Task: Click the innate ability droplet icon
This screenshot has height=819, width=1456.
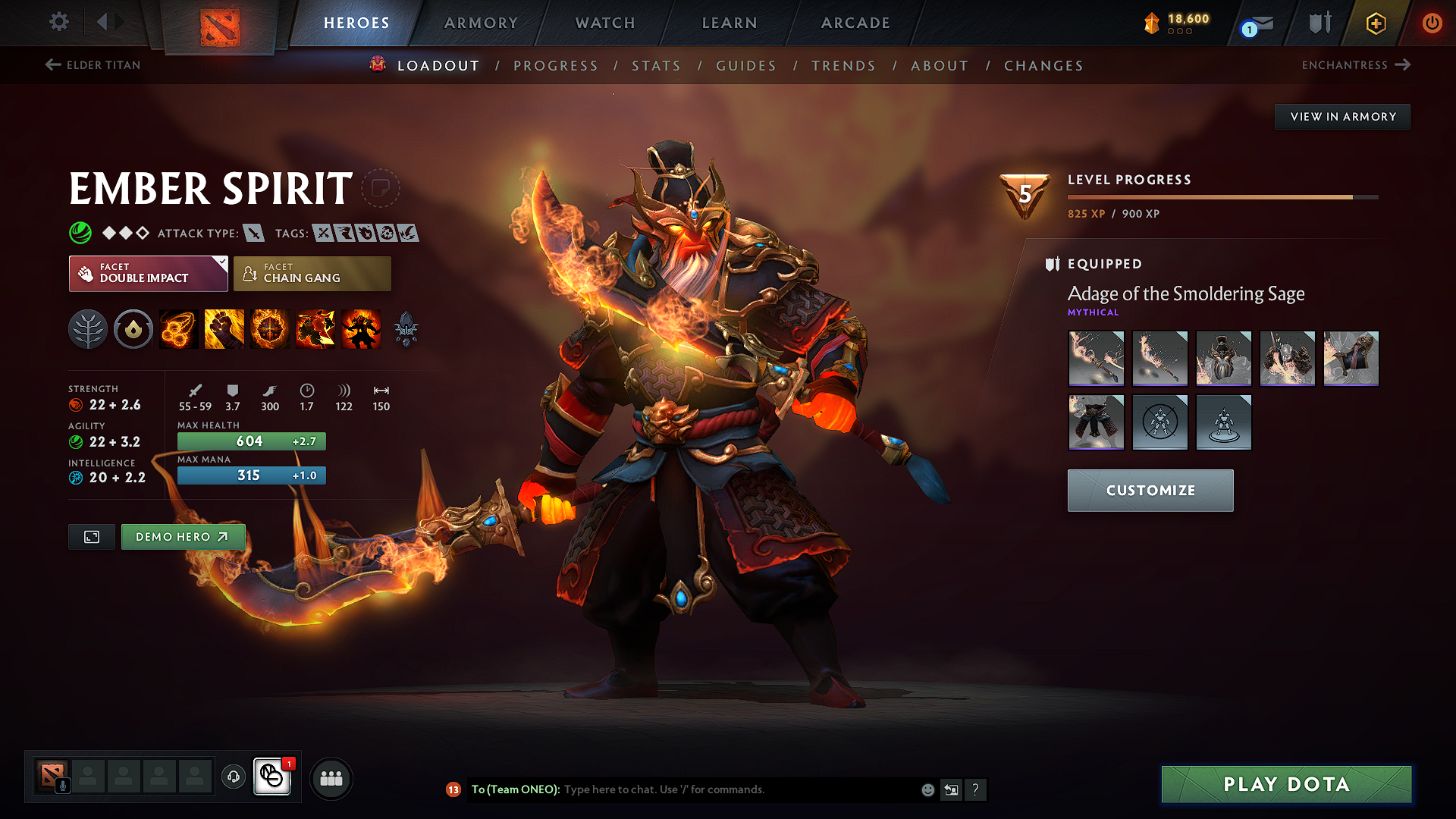Action: tap(133, 329)
